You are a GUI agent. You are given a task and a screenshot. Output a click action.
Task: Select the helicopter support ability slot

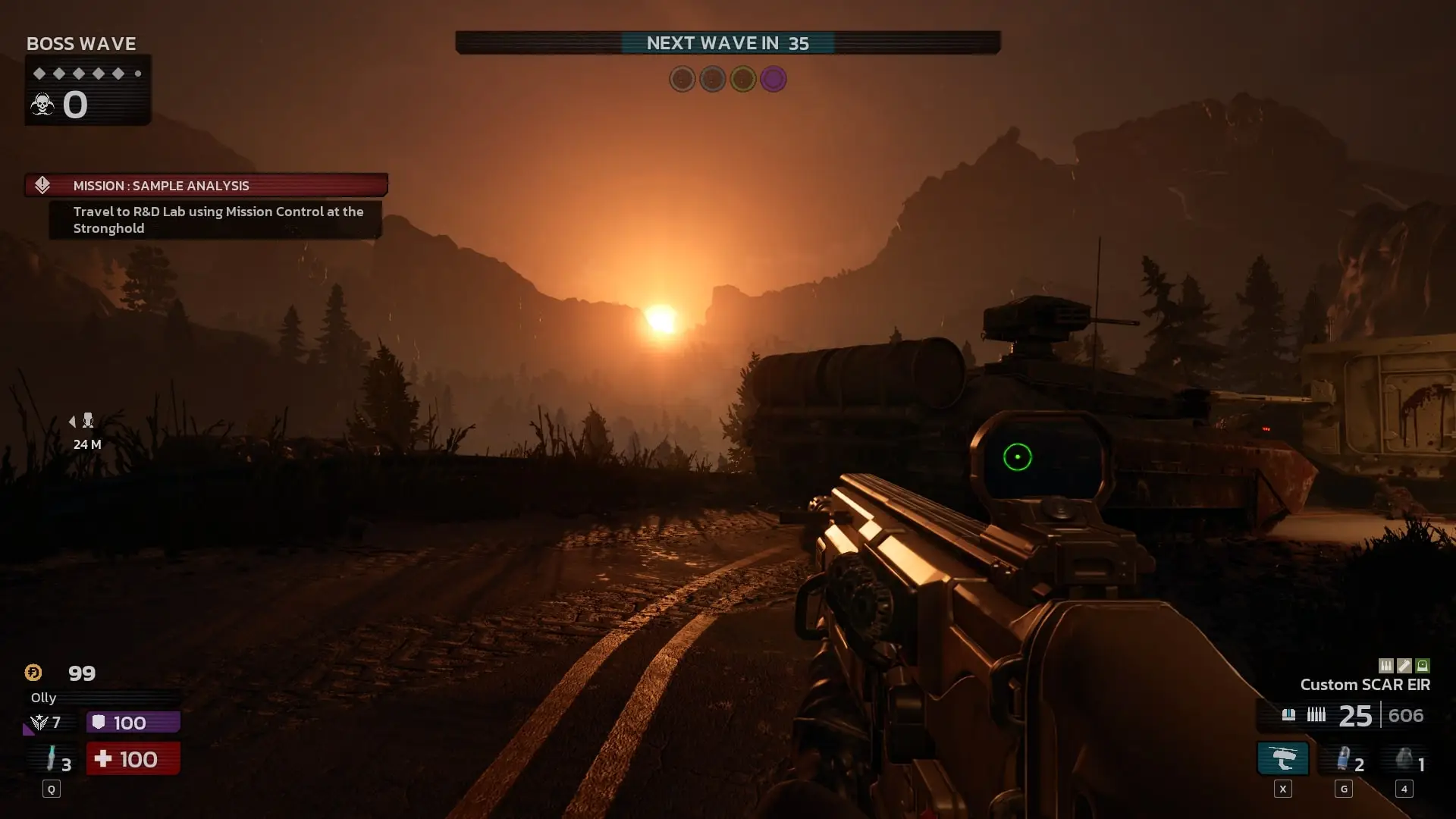pos(1282,758)
